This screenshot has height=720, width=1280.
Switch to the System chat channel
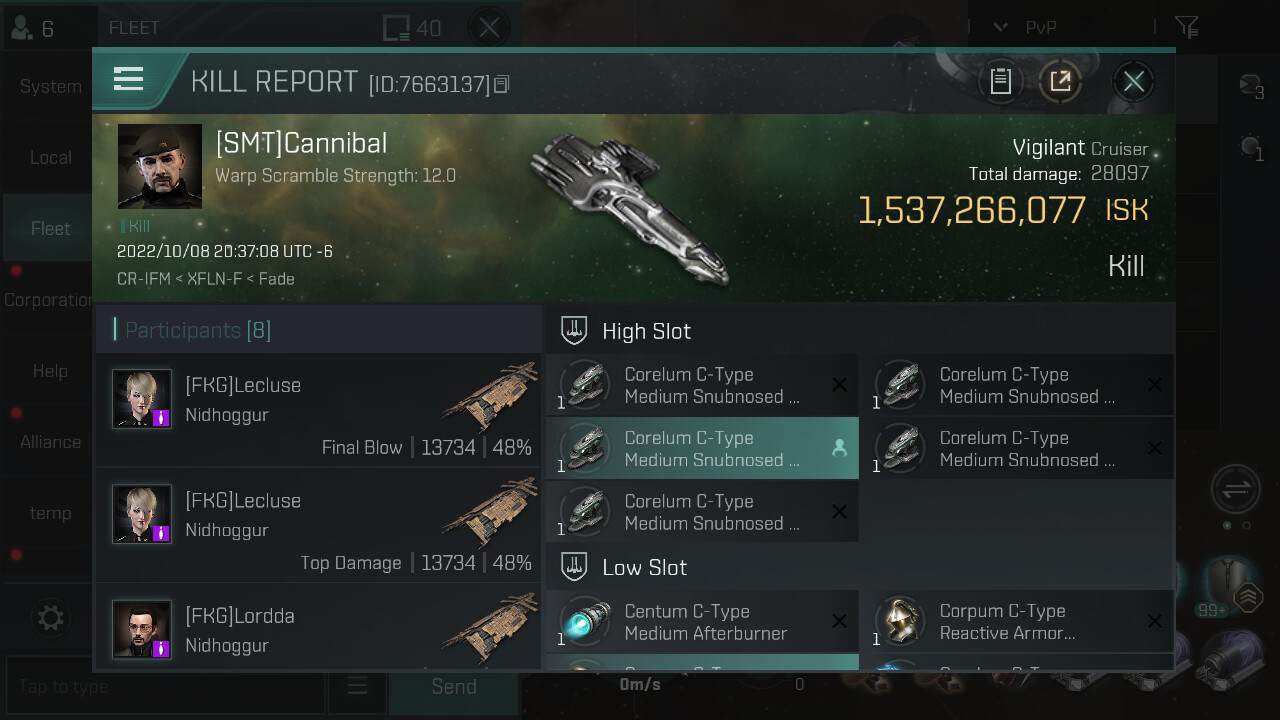[50, 87]
